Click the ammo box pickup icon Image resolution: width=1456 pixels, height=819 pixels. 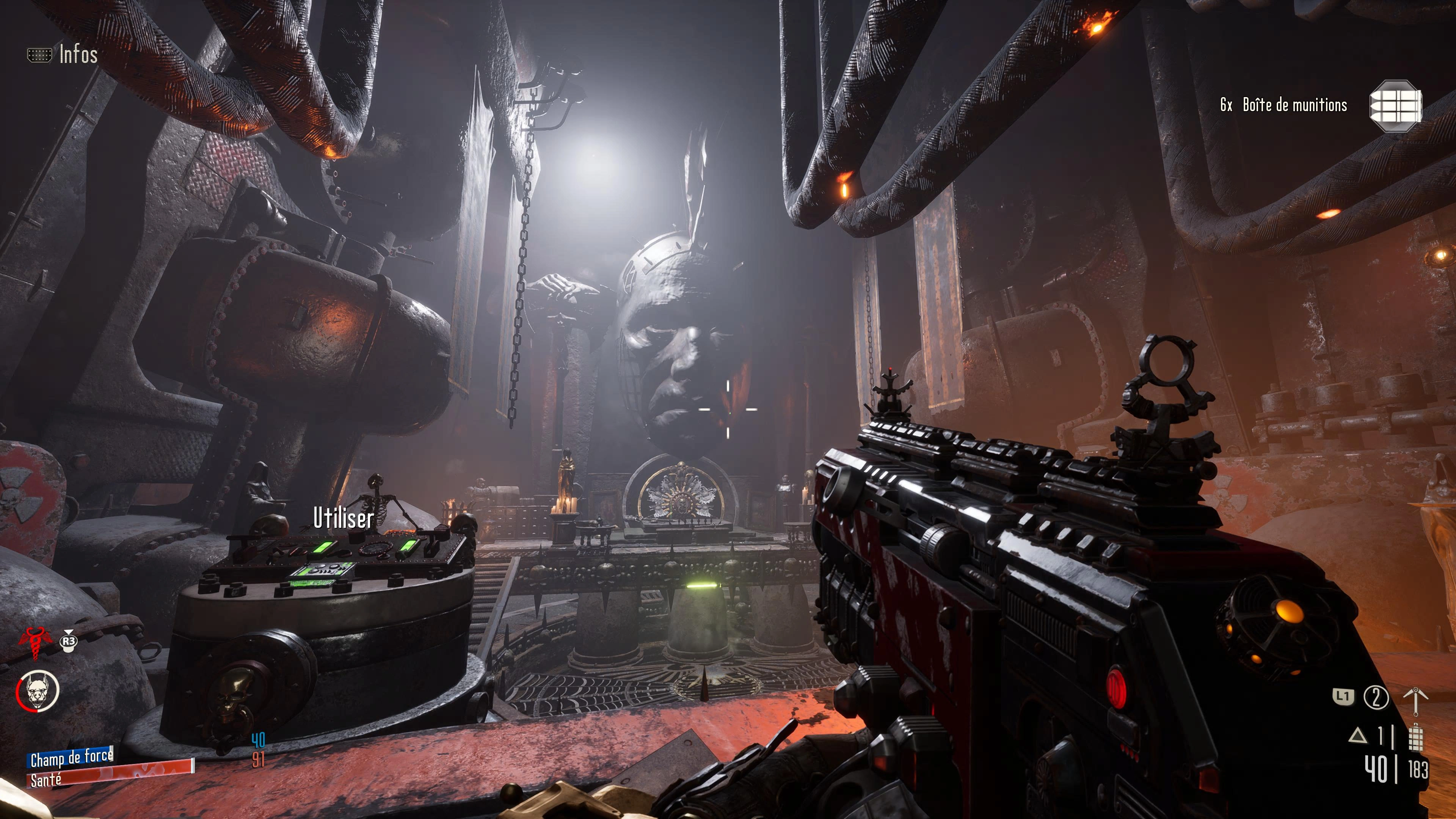click(x=1395, y=106)
